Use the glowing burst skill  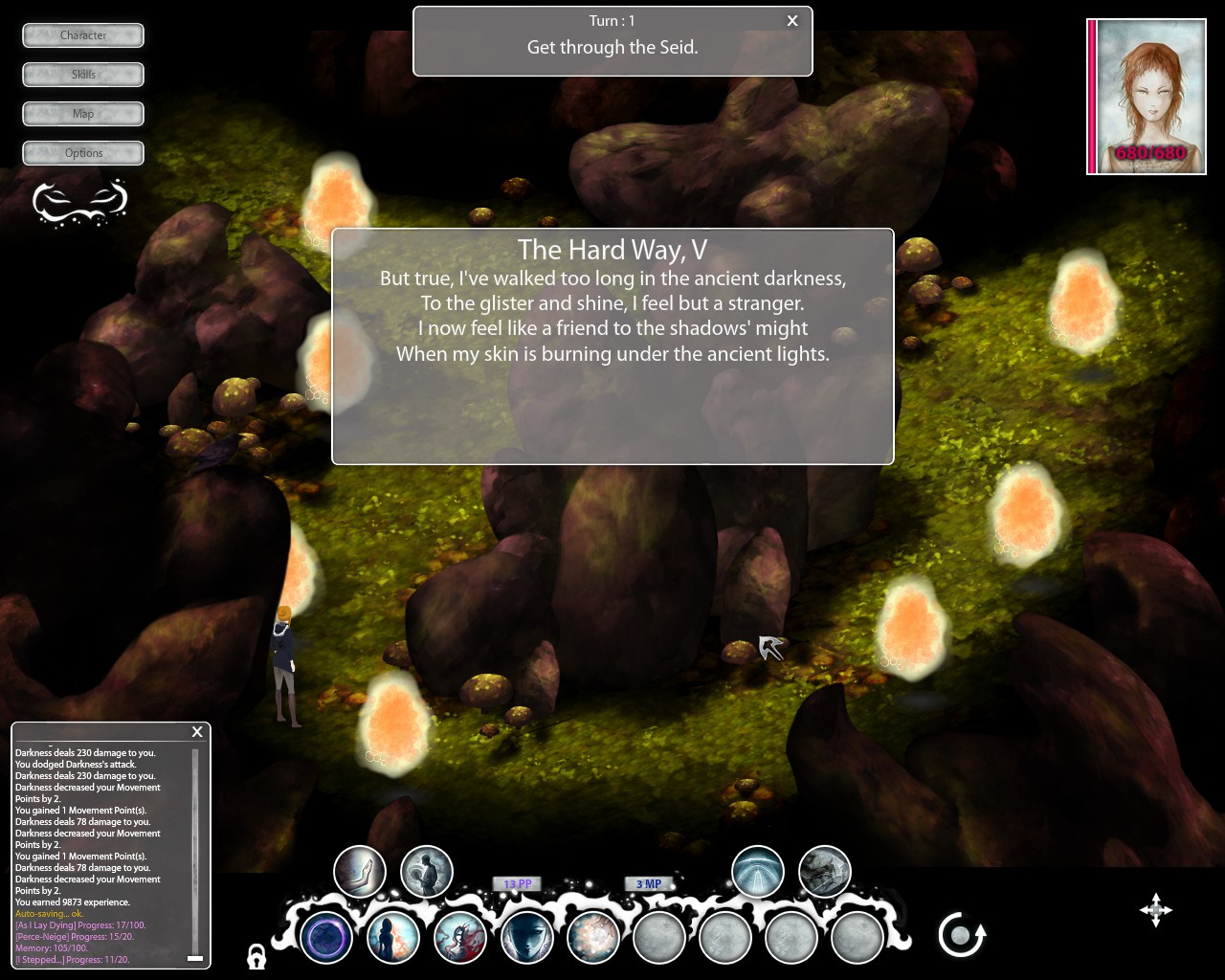click(x=593, y=937)
